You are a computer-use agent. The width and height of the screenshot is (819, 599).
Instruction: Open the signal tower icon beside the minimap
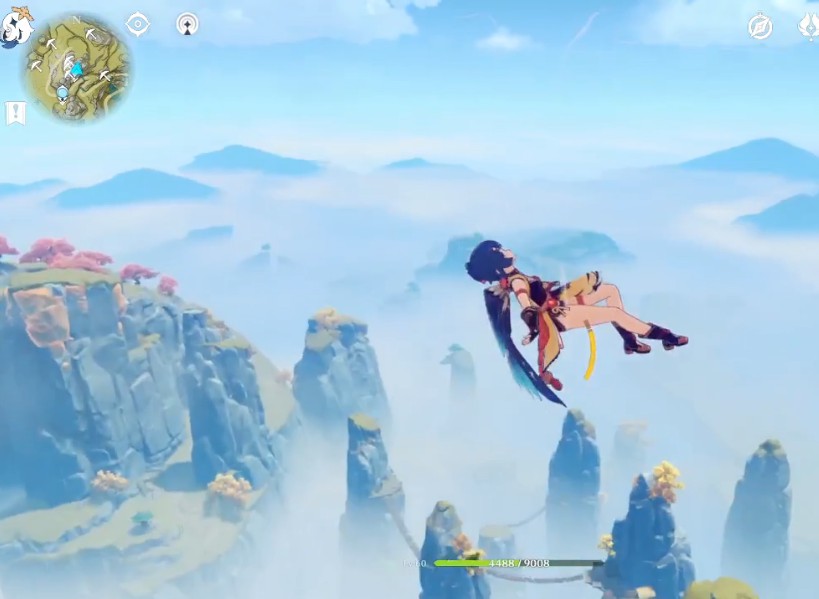pos(187,24)
